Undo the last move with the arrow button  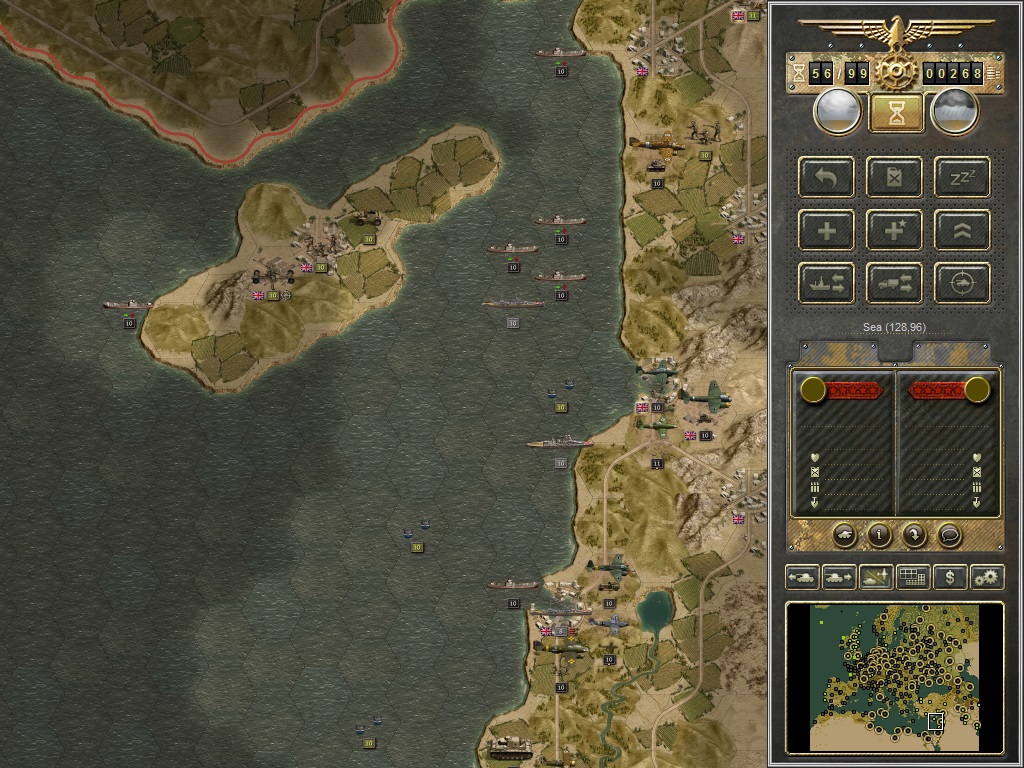[827, 177]
